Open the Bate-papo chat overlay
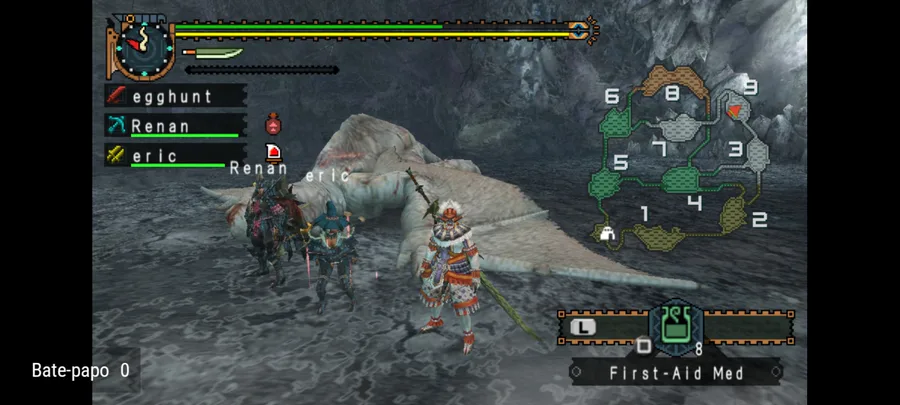The height and width of the screenshot is (405, 900). pos(80,370)
